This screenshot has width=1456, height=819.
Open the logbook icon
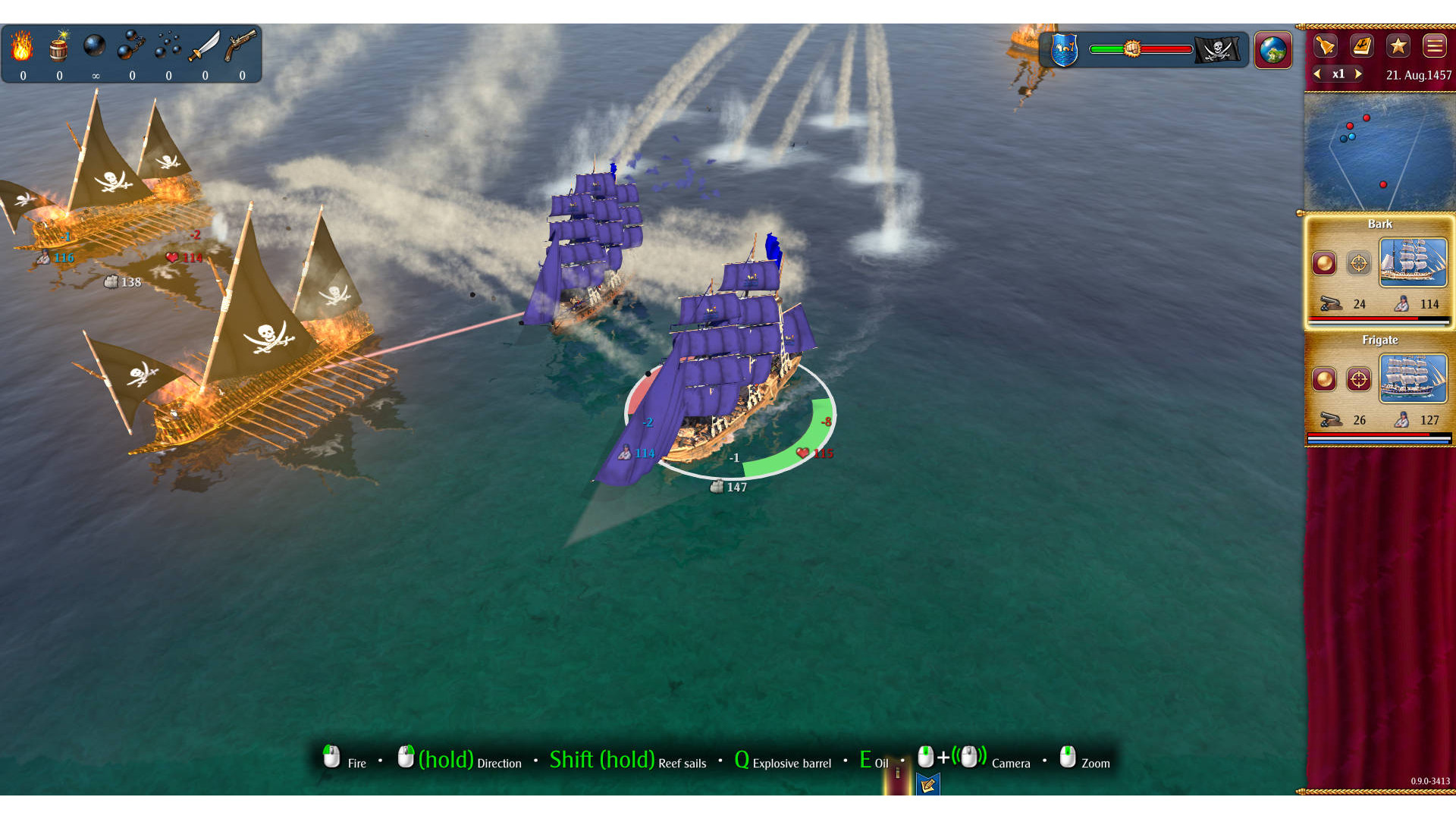(1362, 46)
